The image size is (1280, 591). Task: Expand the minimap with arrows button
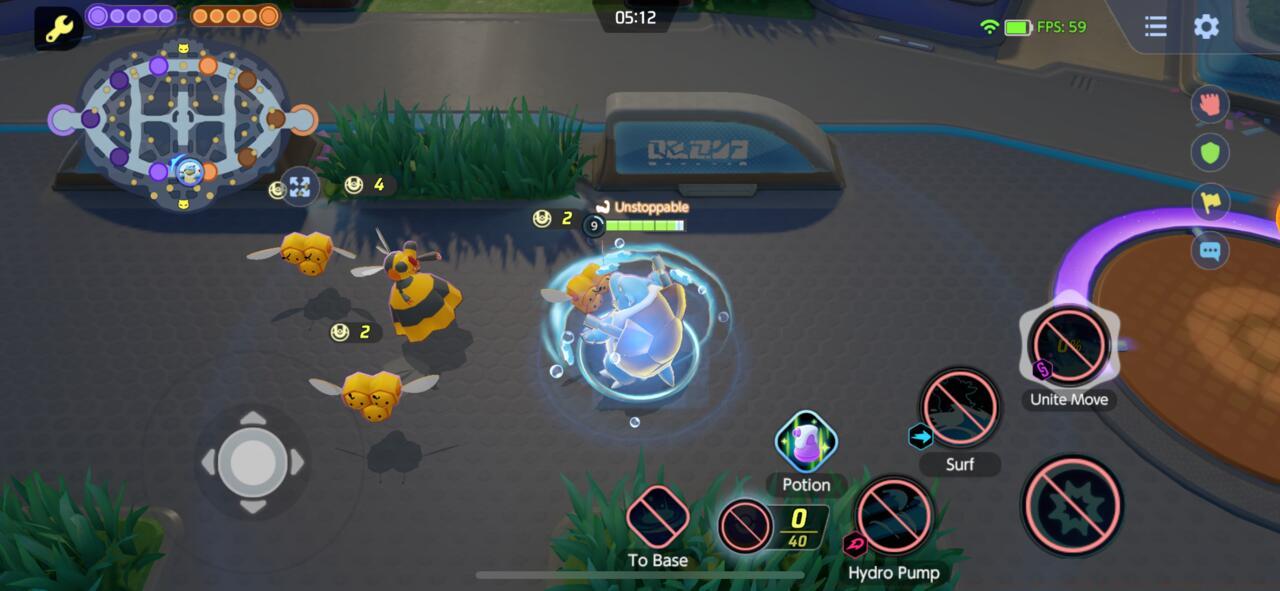299,186
